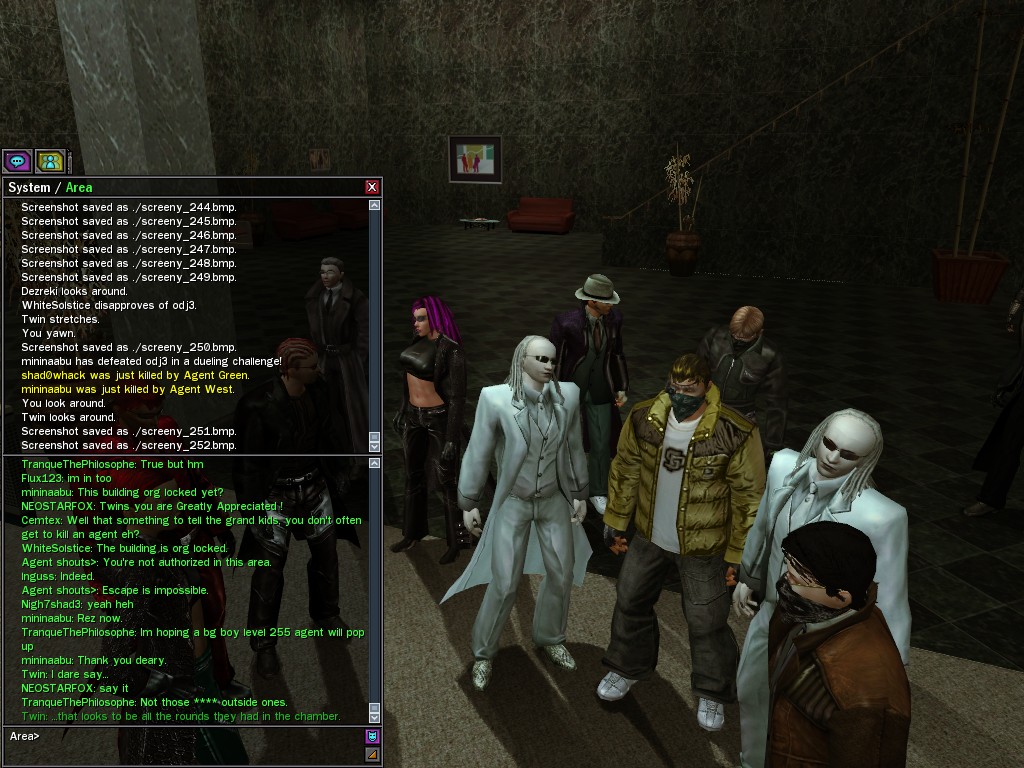Viewport: 1024px width, 768px height.
Task: Switch to the Area chat tab label
Action: click(x=79, y=187)
